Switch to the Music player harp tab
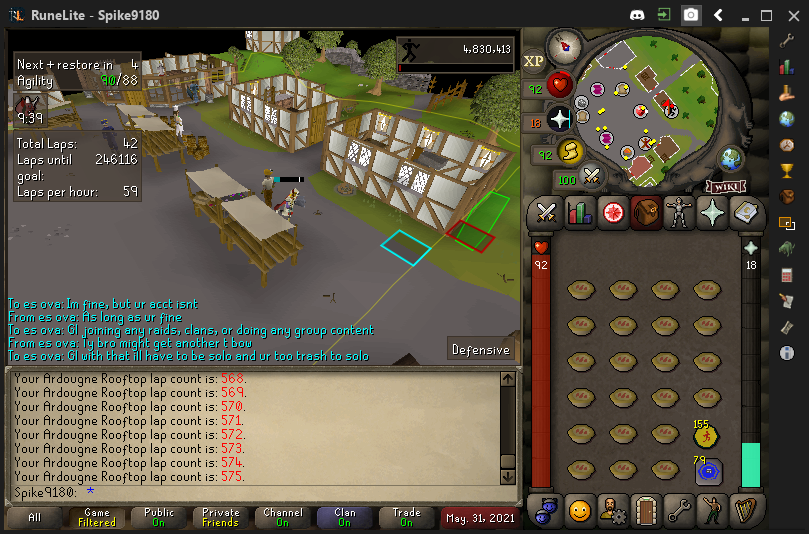Viewport: 809px width, 534px height. click(x=744, y=510)
